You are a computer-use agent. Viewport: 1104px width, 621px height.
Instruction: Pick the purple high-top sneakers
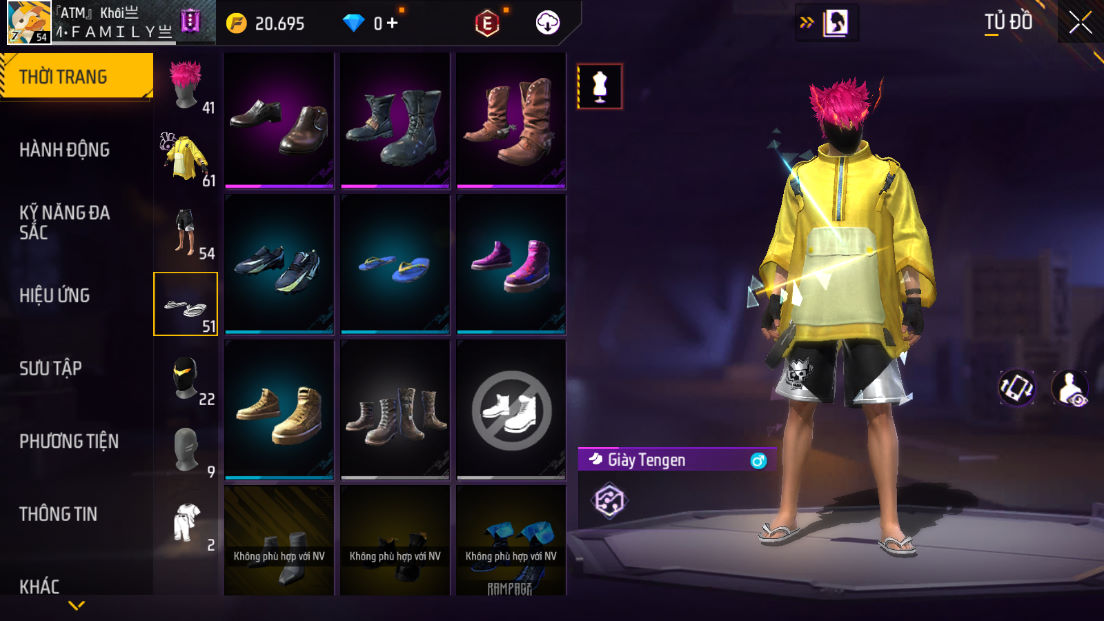pyautogui.click(x=511, y=264)
